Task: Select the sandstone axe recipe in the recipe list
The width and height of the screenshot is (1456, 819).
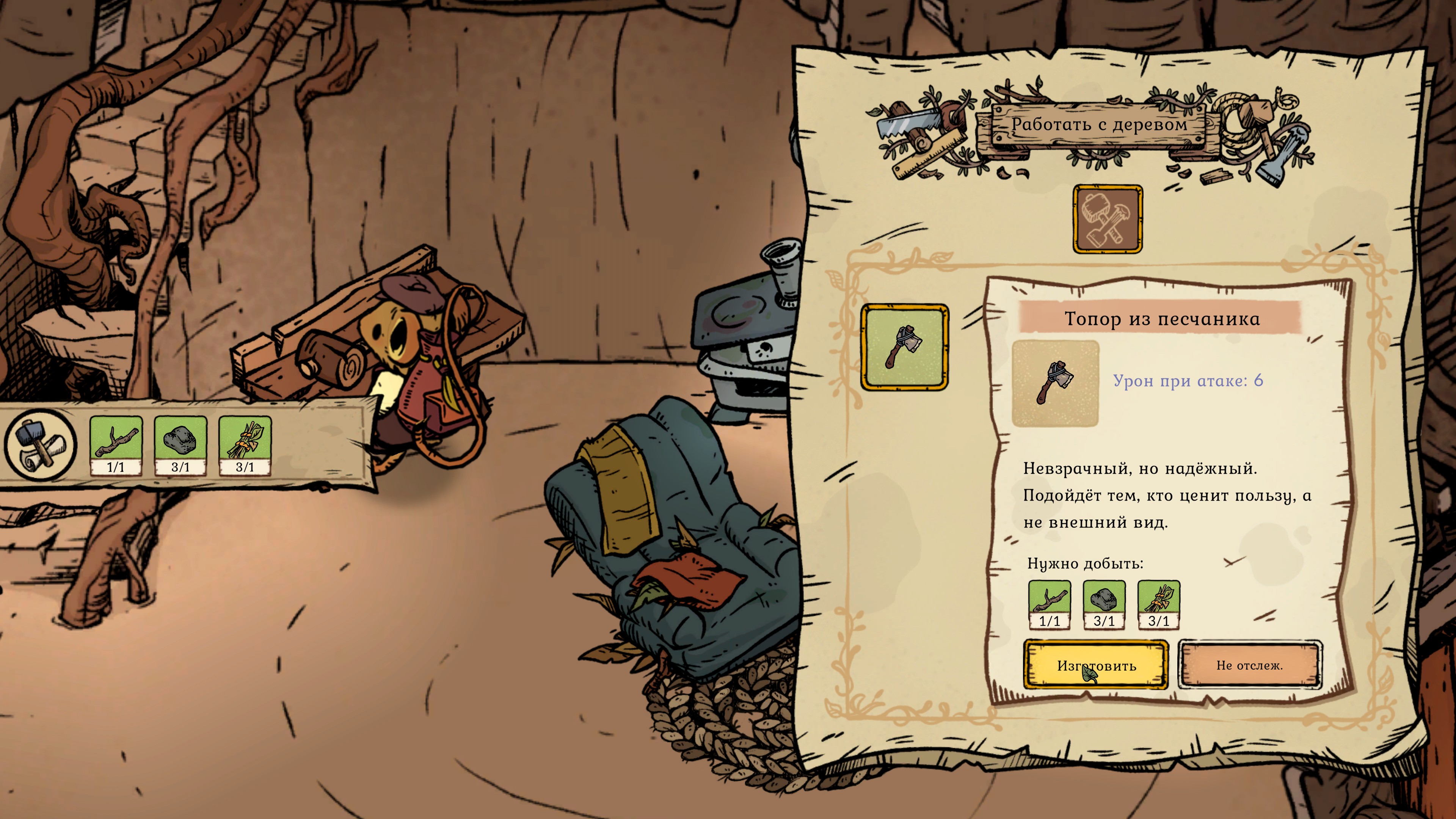Action: (904, 347)
